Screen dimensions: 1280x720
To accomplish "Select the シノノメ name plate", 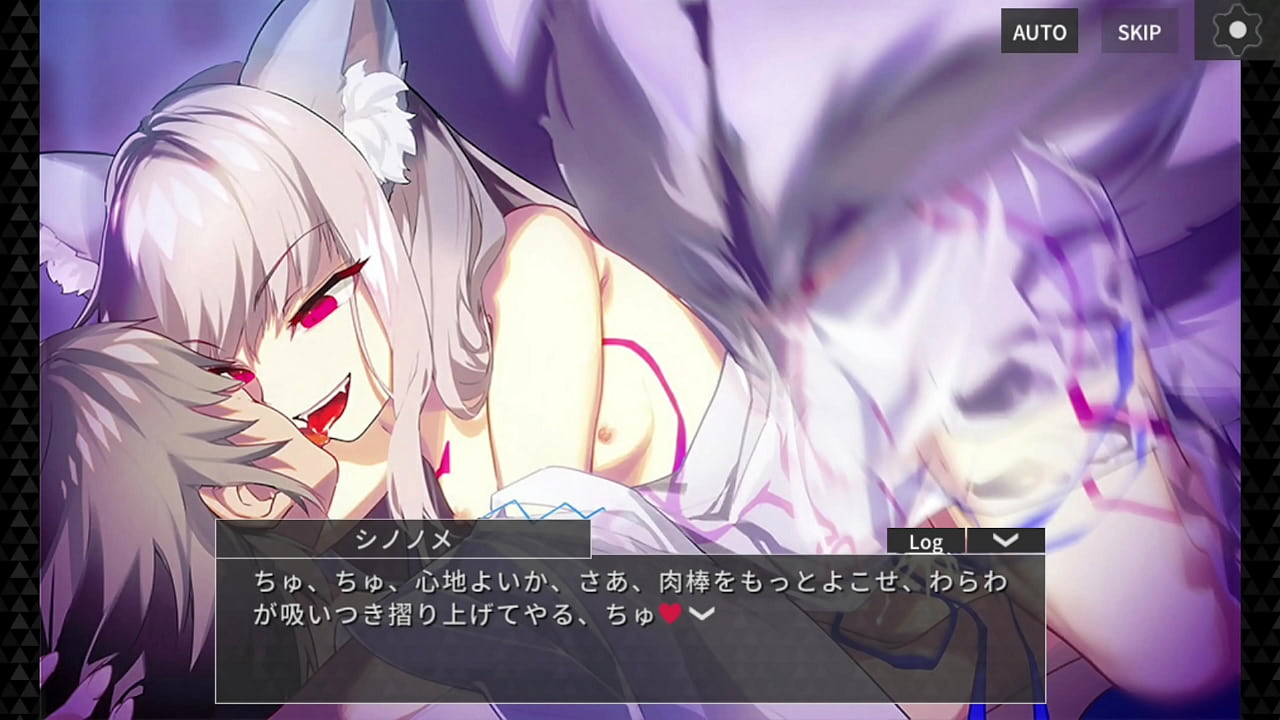I will click(x=403, y=539).
